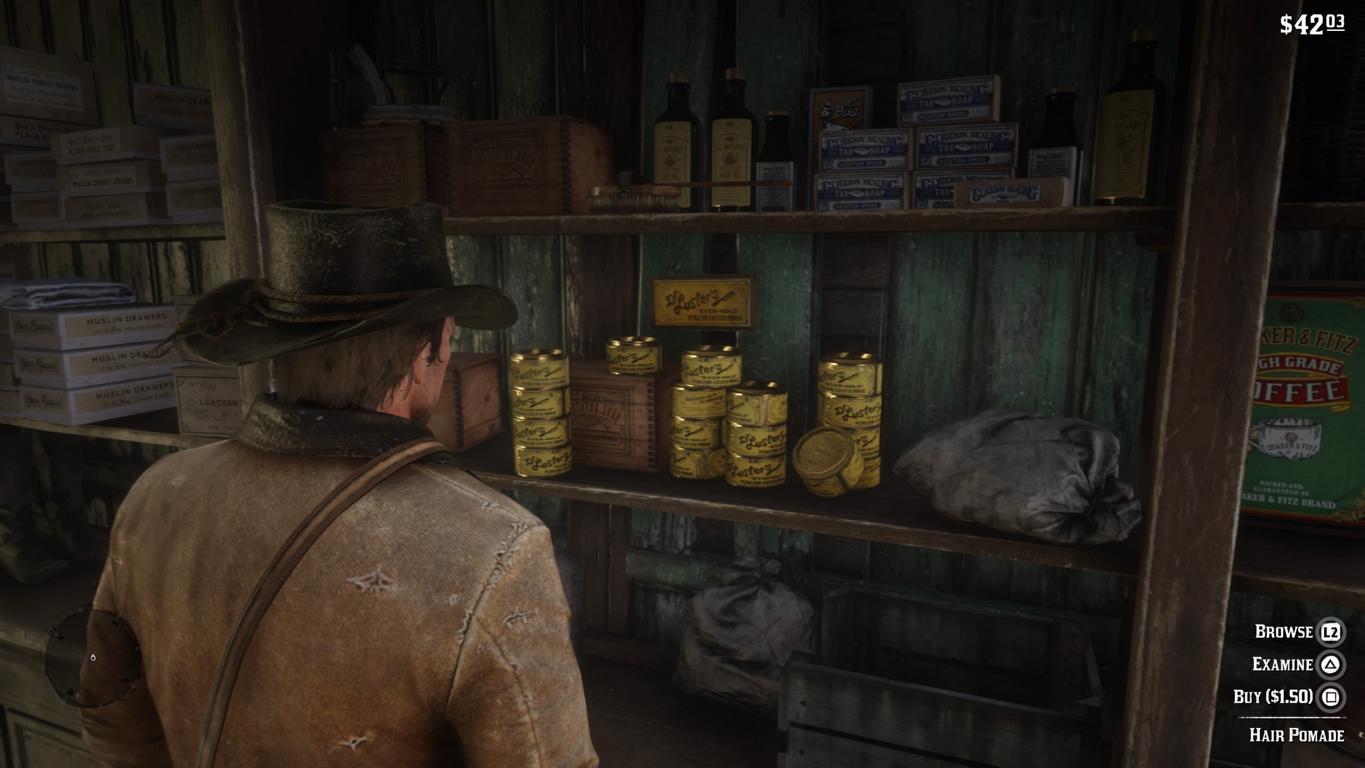The image size is (1365, 768).
Task: Click the circular minimap radar
Action: [x=93, y=657]
